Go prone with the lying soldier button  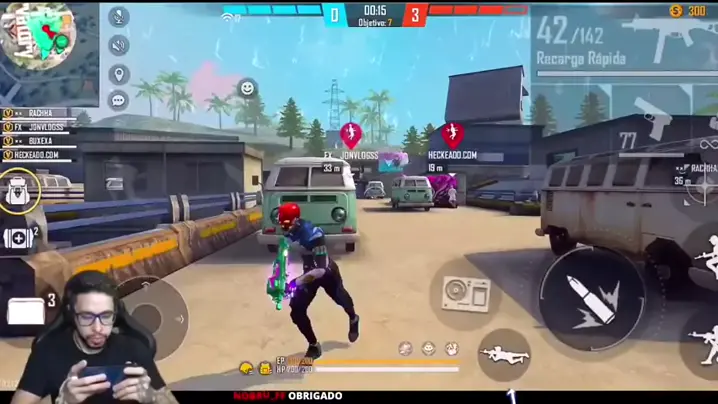[503, 354]
